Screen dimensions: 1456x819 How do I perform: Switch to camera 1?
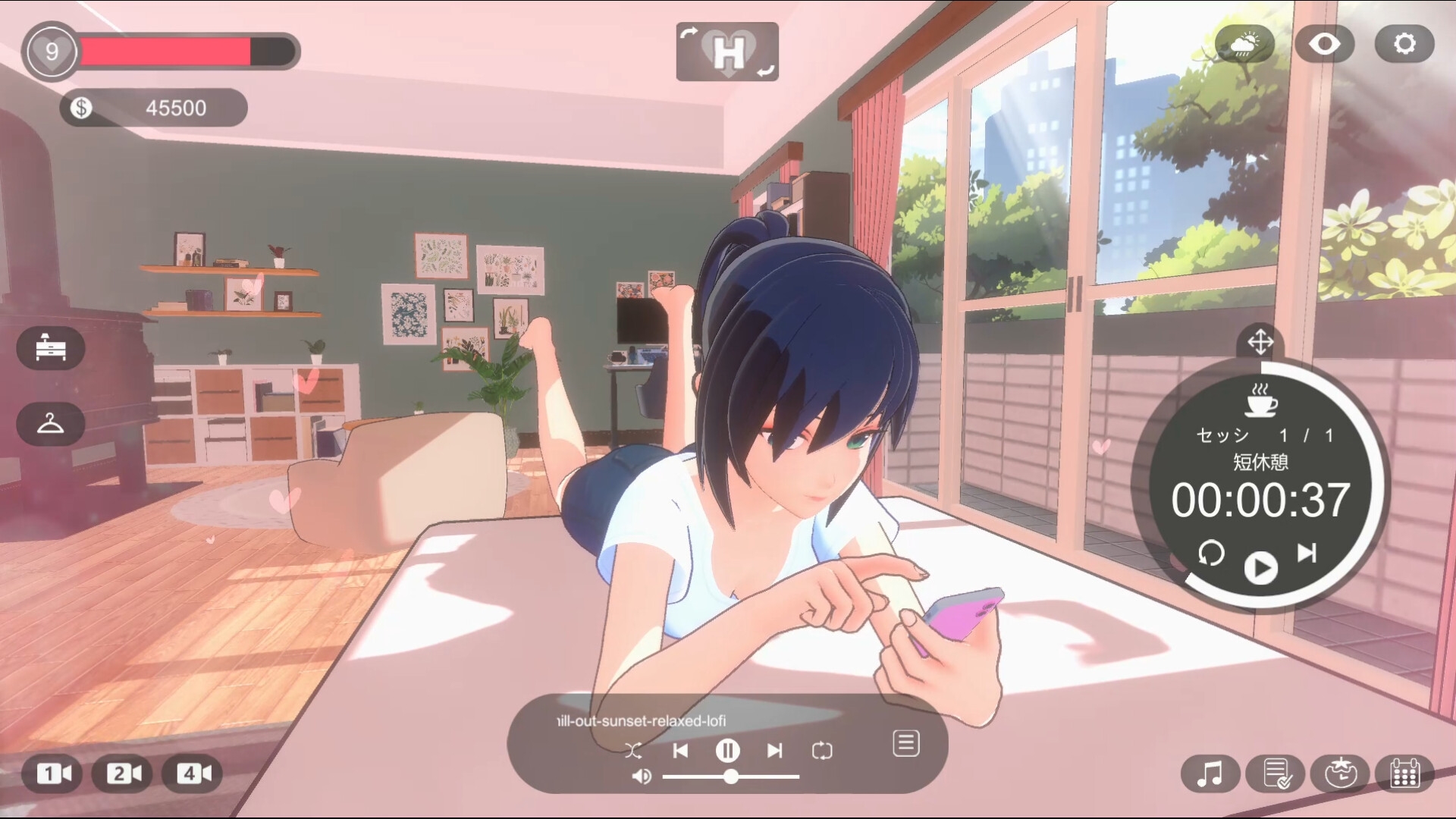tap(53, 773)
